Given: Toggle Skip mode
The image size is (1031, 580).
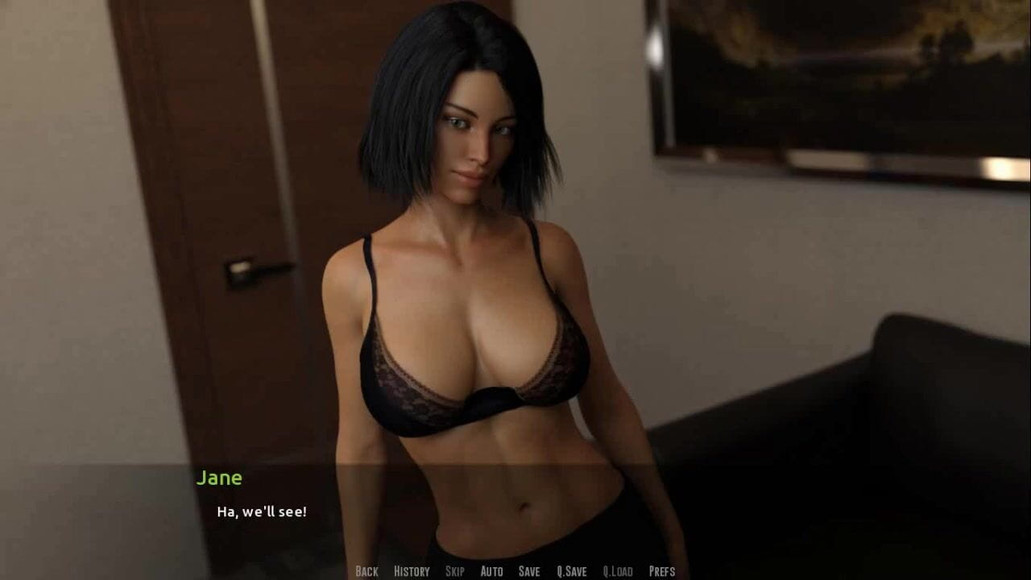Looking at the screenshot, I should click(454, 571).
